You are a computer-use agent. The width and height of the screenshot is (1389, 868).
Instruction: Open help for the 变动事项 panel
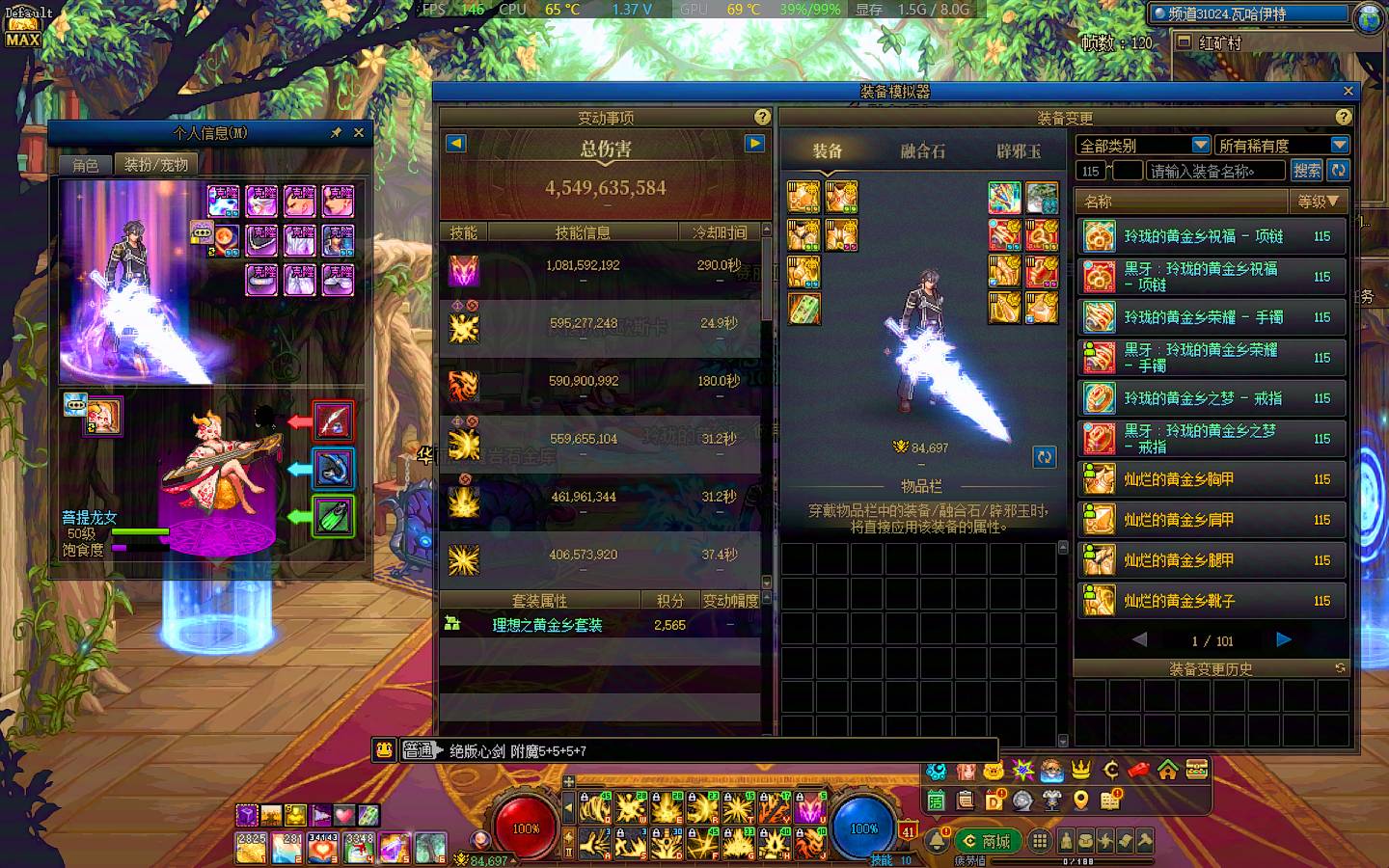(762, 117)
